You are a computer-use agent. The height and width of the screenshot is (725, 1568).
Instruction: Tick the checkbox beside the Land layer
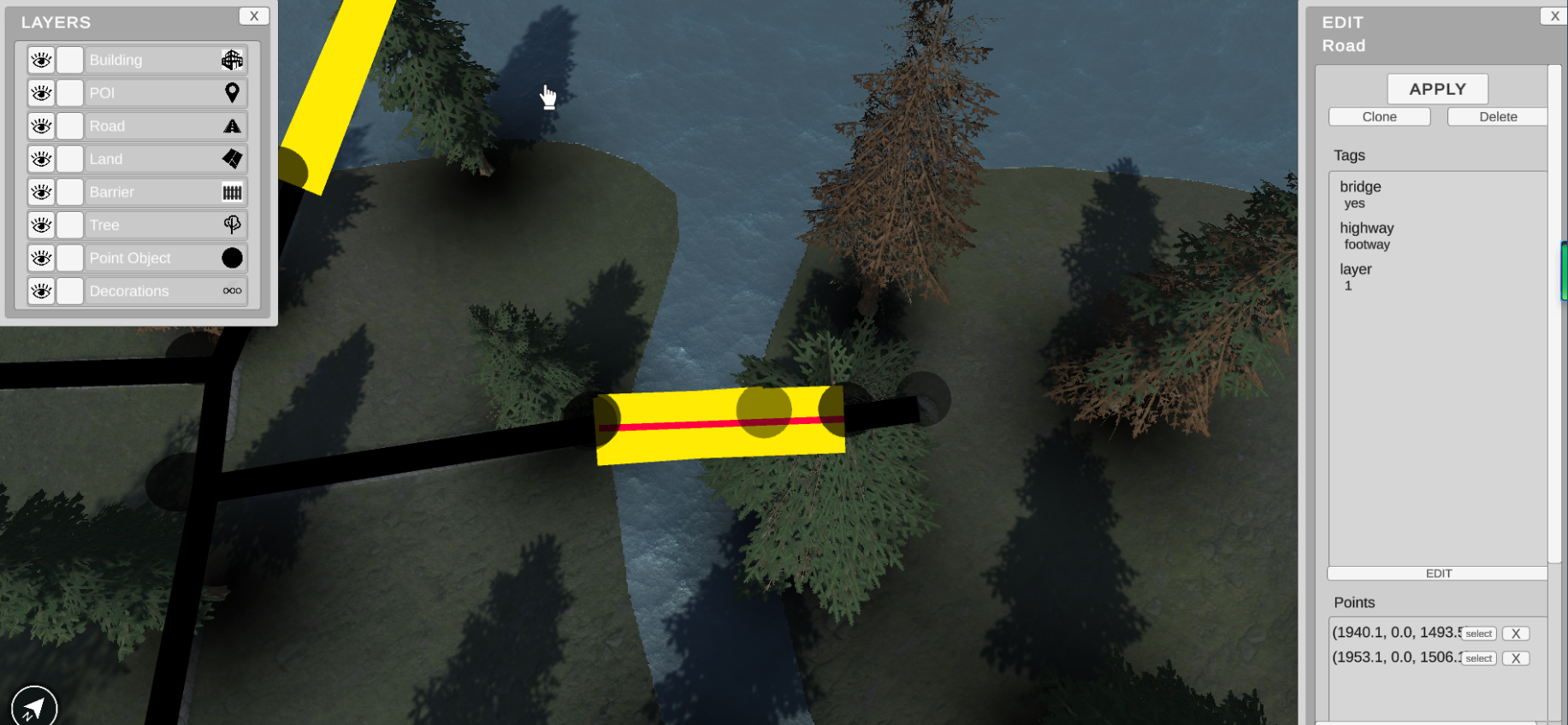pyautogui.click(x=70, y=159)
